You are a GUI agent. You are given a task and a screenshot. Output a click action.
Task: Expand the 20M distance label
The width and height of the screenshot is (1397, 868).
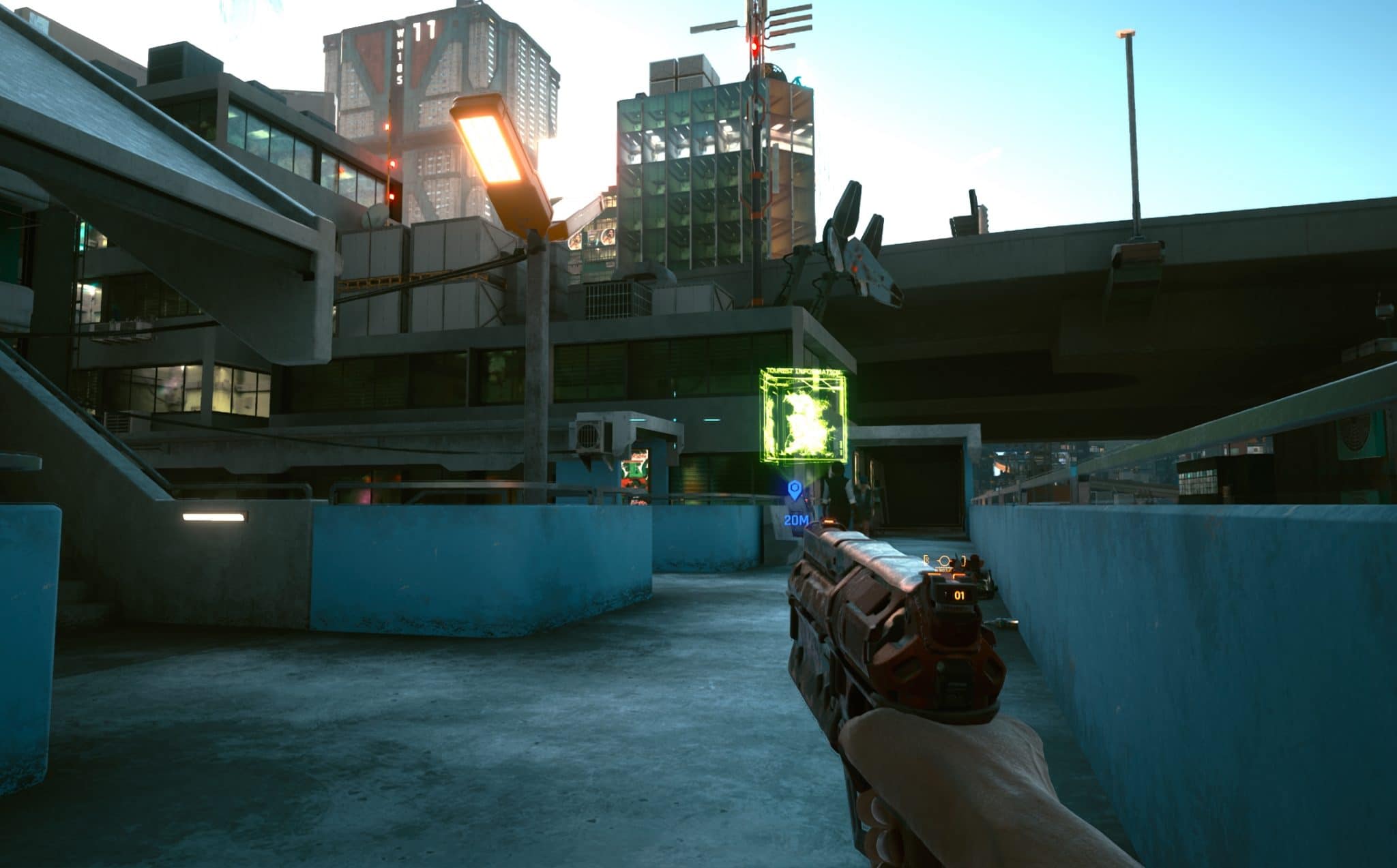point(797,520)
